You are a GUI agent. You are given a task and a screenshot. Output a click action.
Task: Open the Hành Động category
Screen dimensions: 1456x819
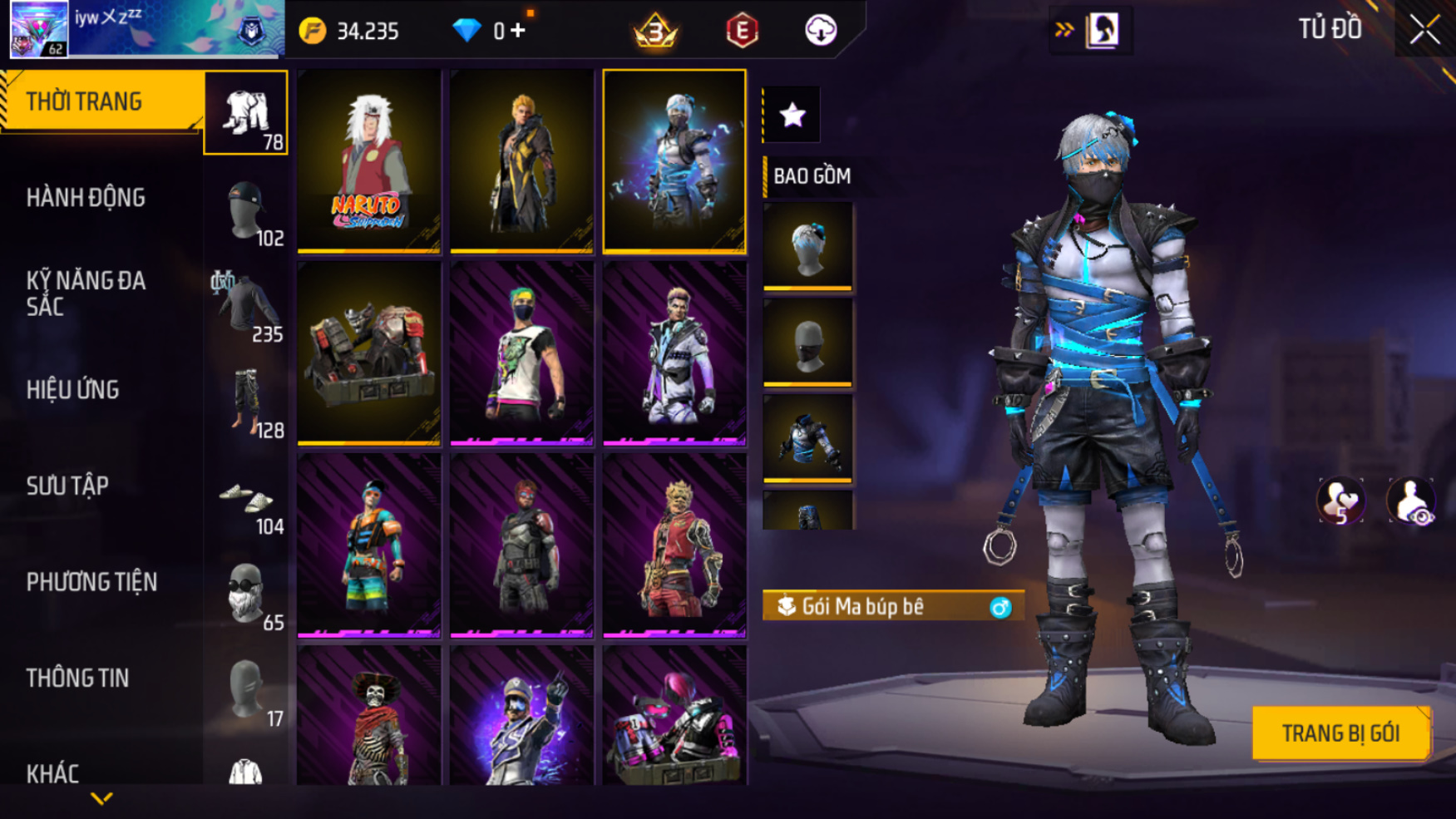coord(86,198)
